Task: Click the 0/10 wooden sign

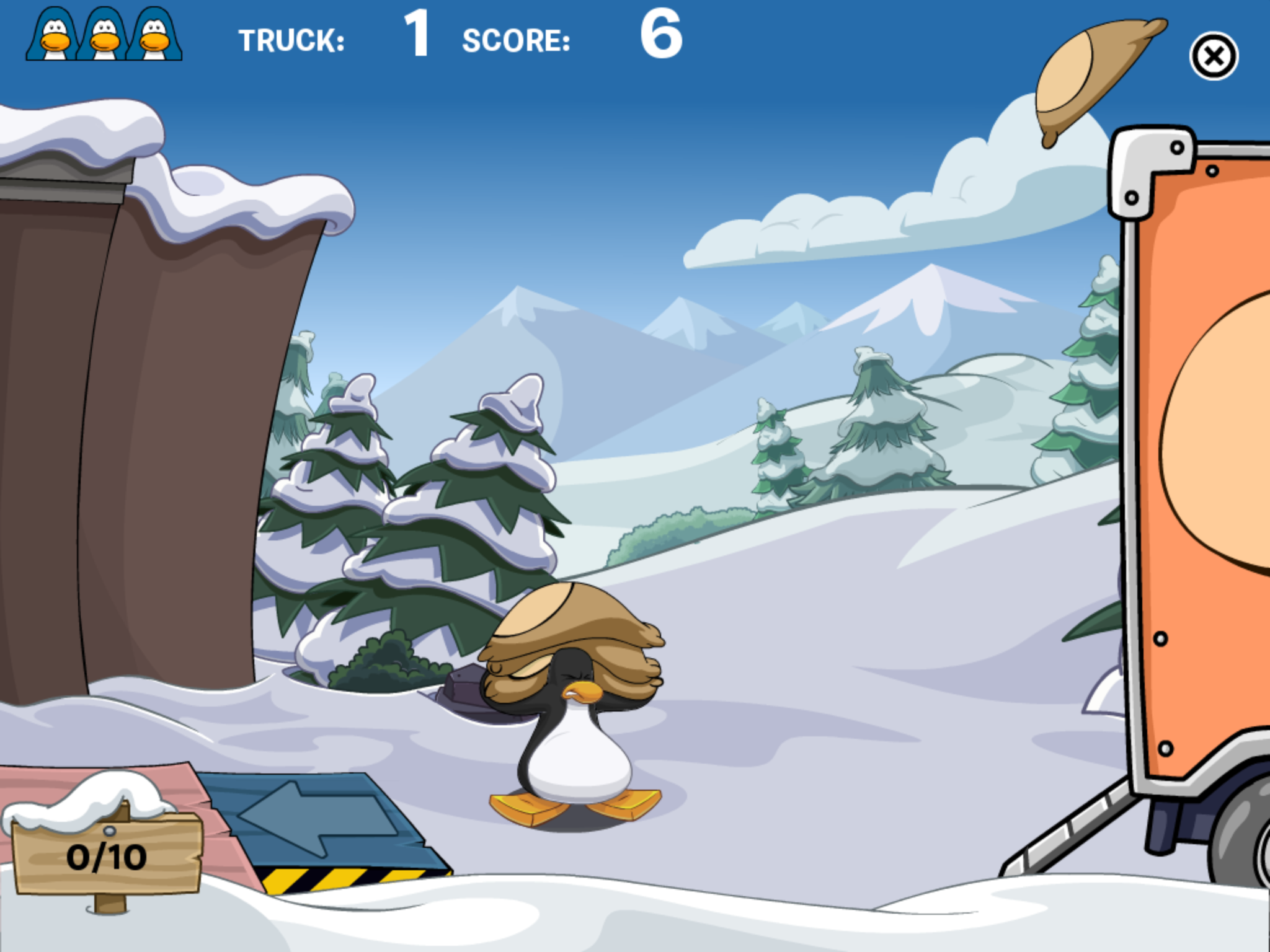Action: pyautogui.click(x=109, y=857)
